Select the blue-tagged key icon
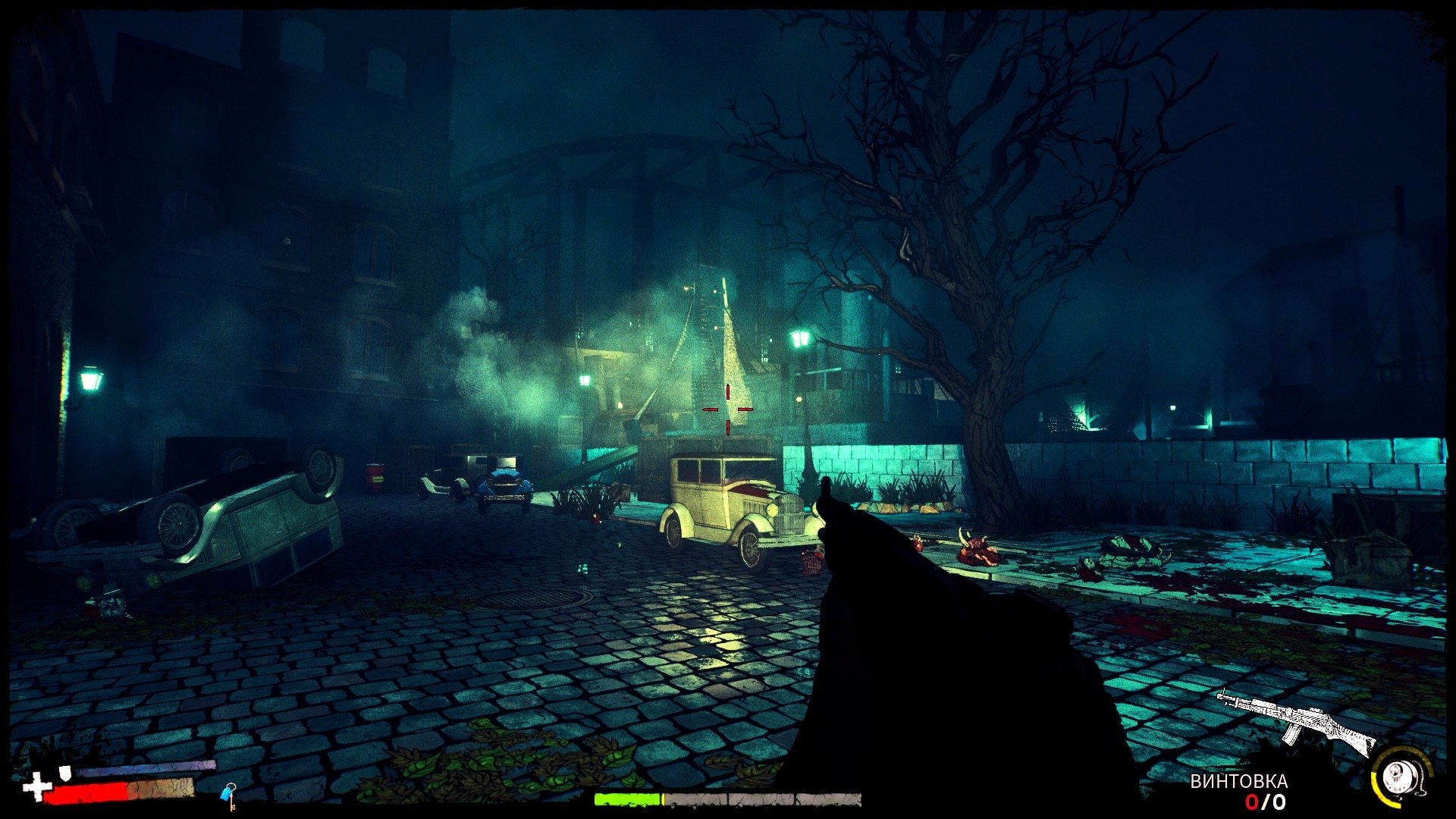This screenshot has height=819, width=1456. pos(228,794)
